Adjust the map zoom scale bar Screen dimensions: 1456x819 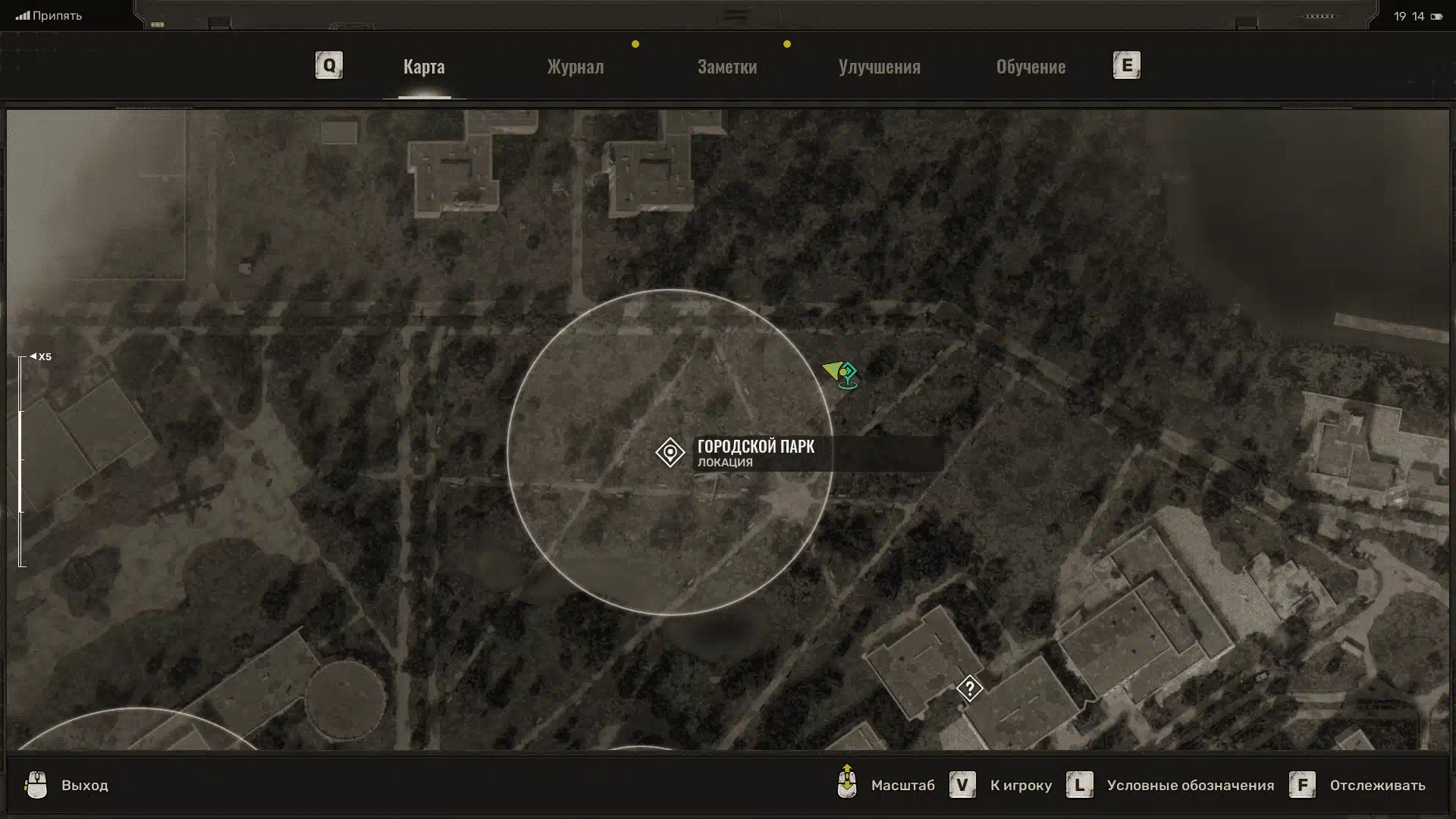click(22, 460)
